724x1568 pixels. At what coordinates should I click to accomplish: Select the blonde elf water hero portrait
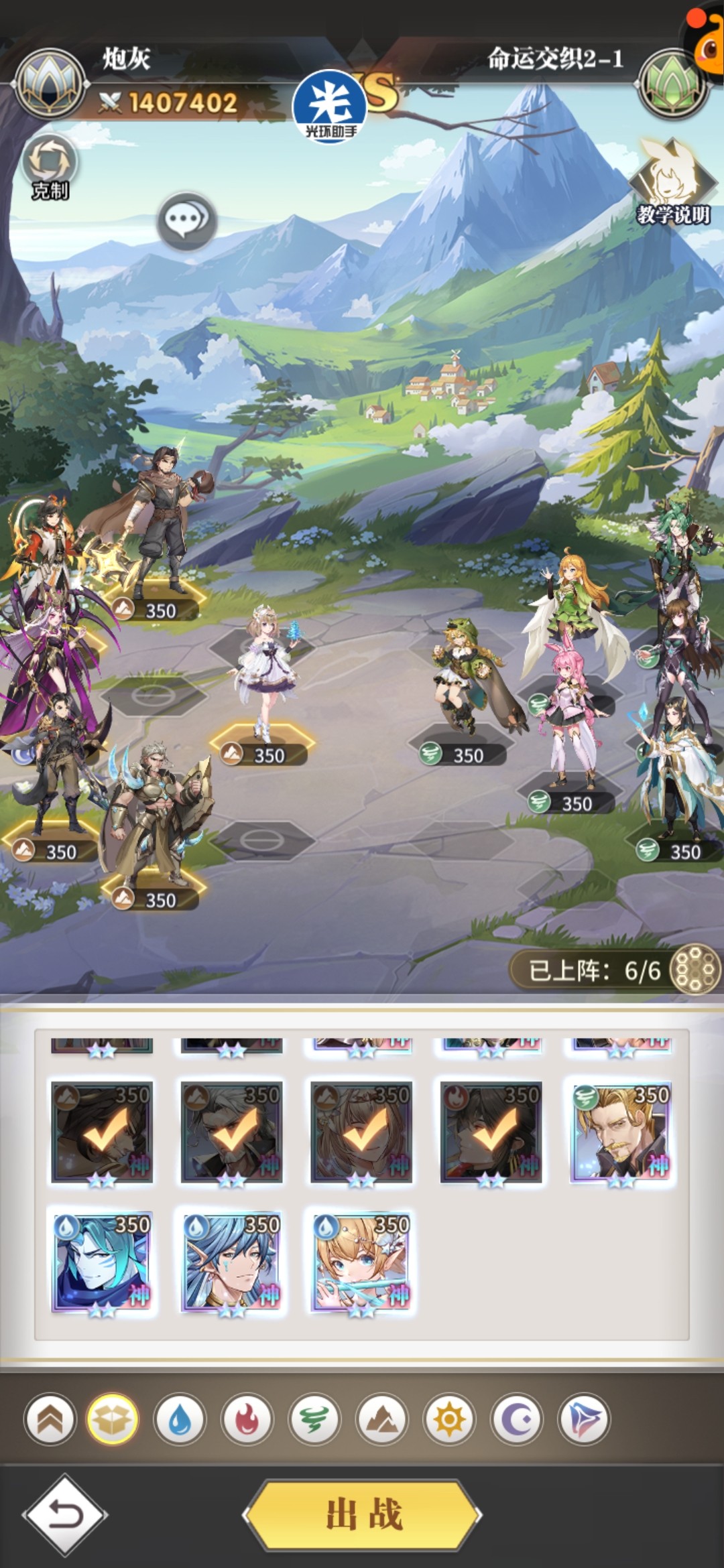coord(361,1261)
